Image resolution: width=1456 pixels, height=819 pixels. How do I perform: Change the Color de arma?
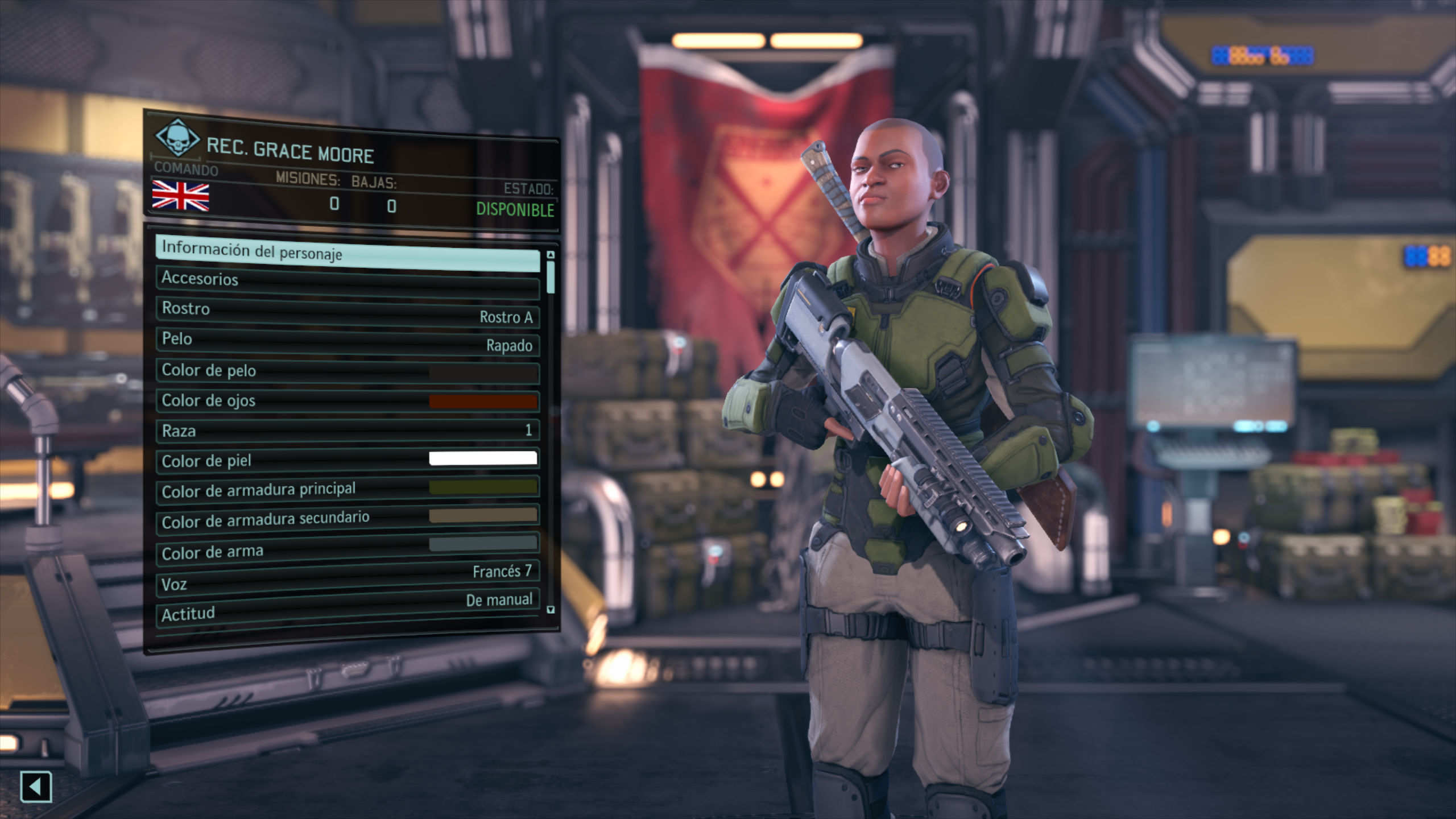coord(347,549)
